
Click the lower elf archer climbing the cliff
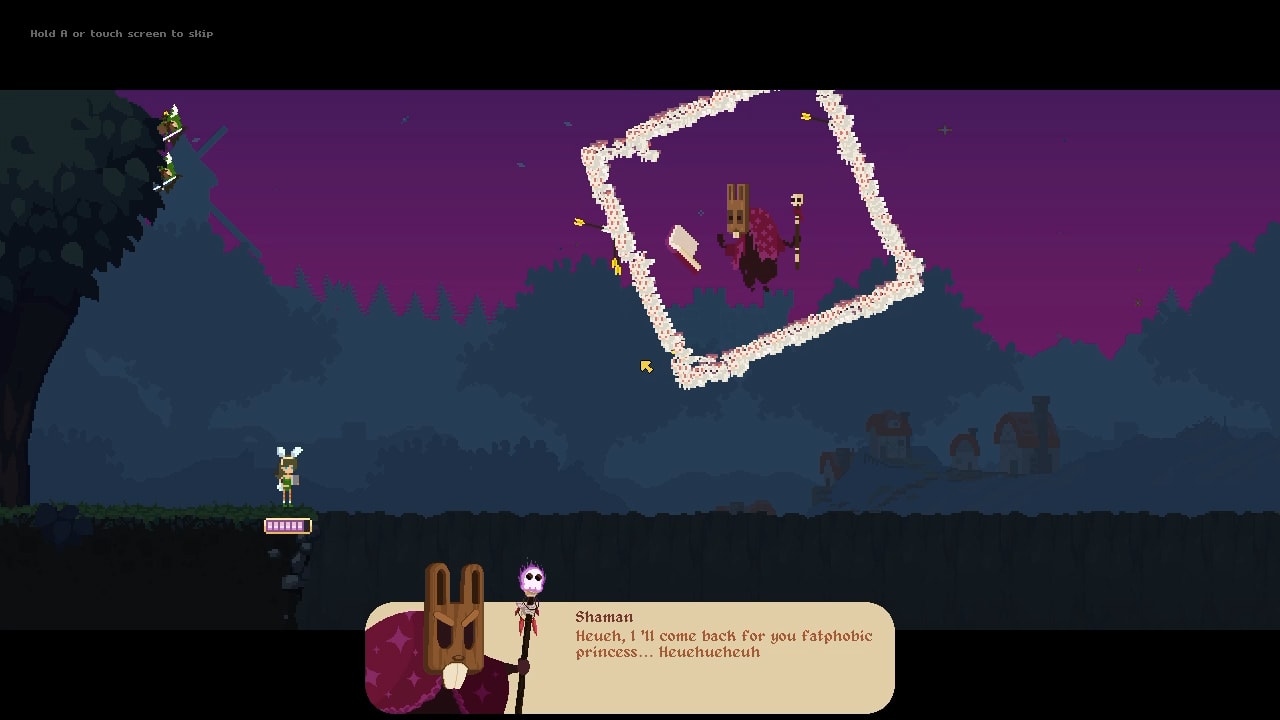coord(168,172)
